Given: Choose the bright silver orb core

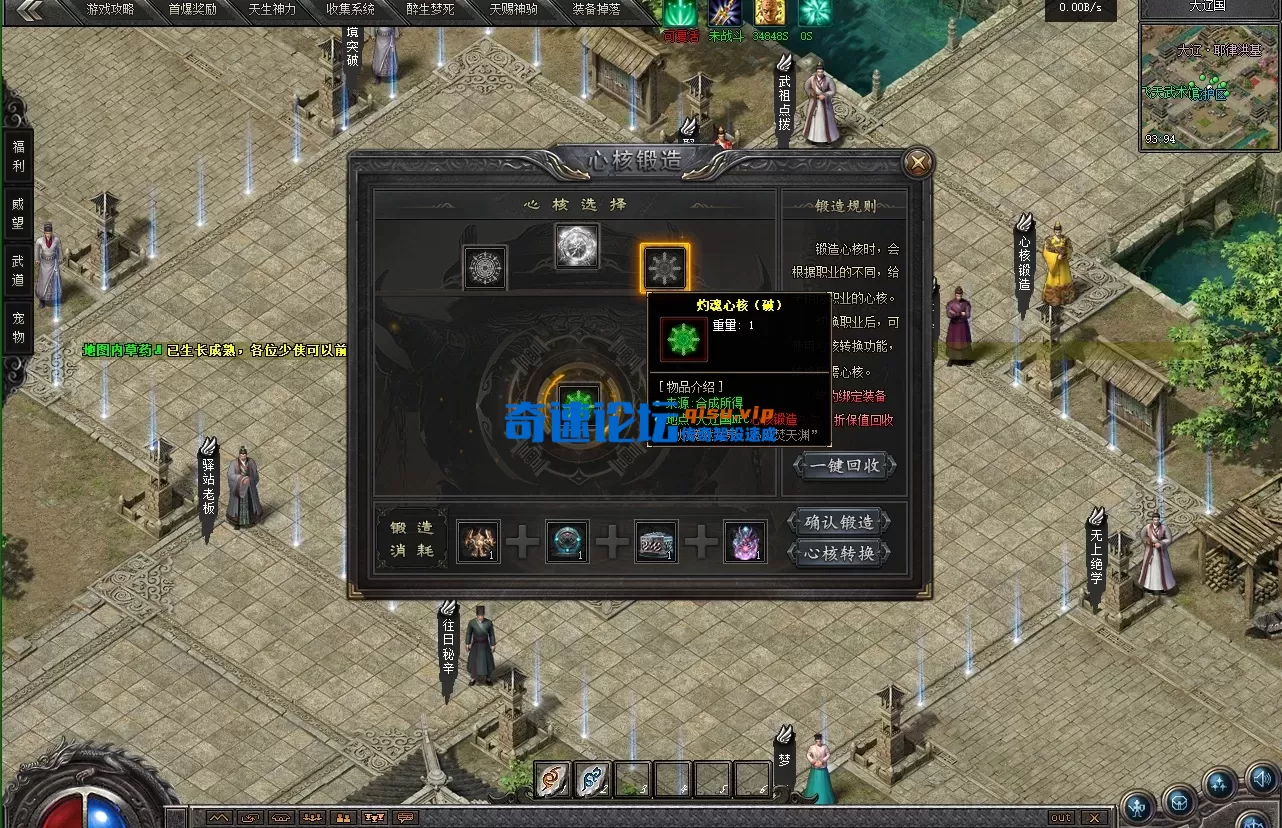Looking at the screenshot, I should [577, 246].
